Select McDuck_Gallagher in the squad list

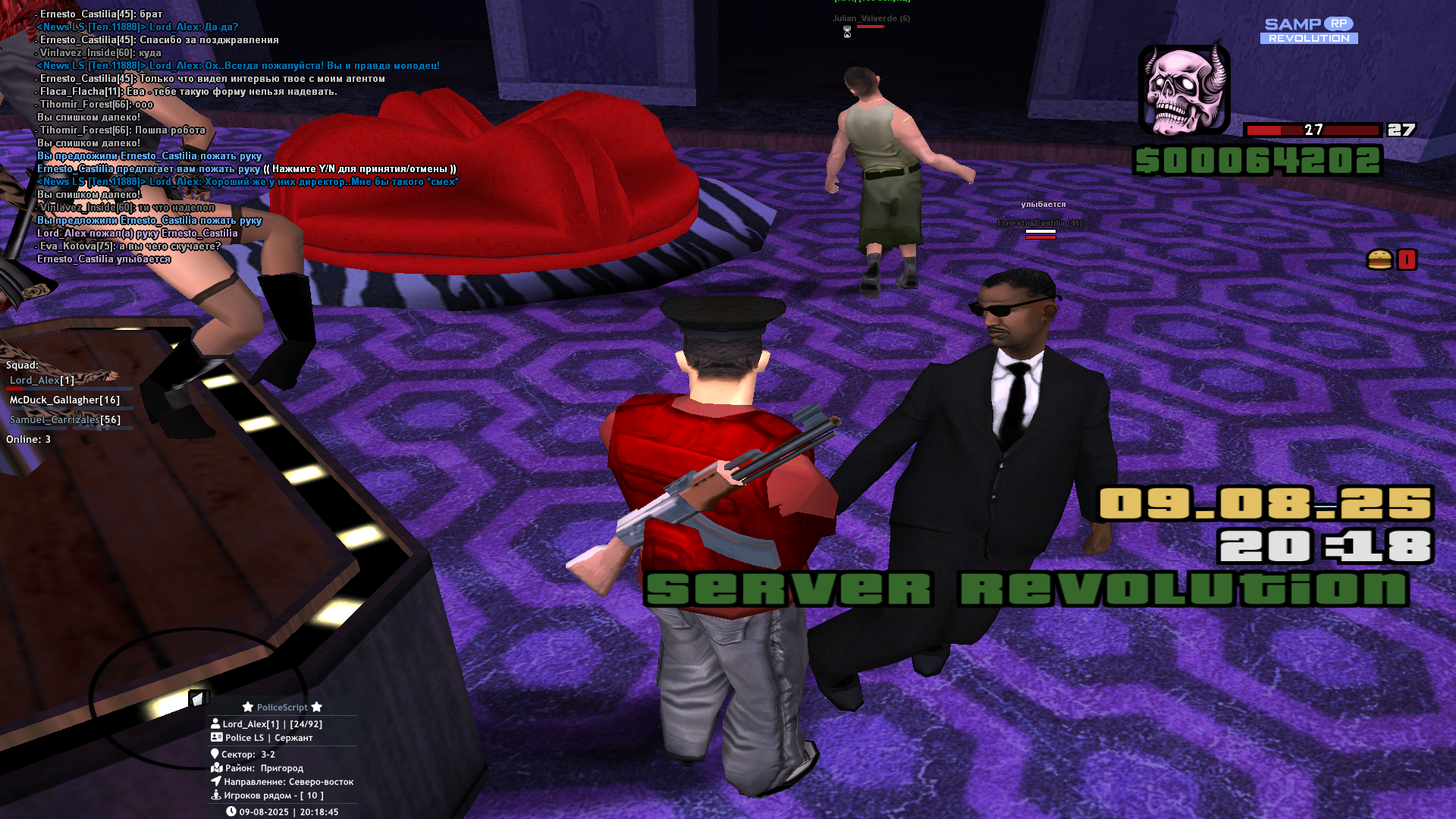click(x=64, y=400)
